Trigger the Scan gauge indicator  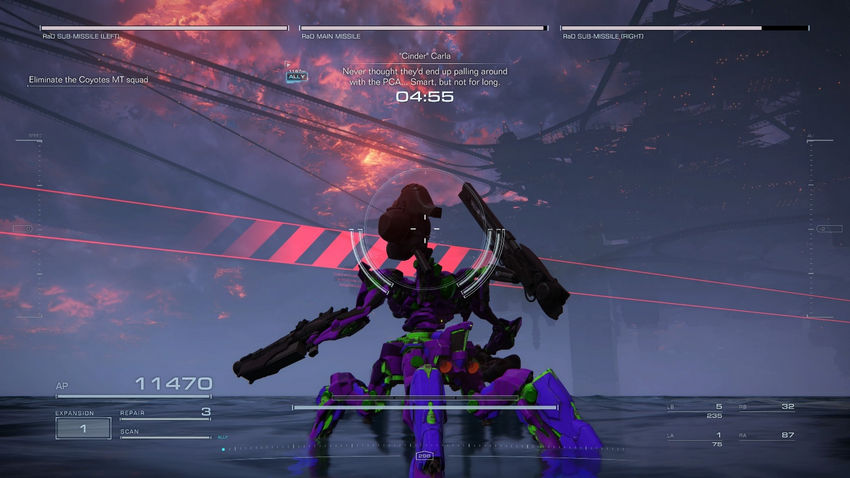click(165, 434)
